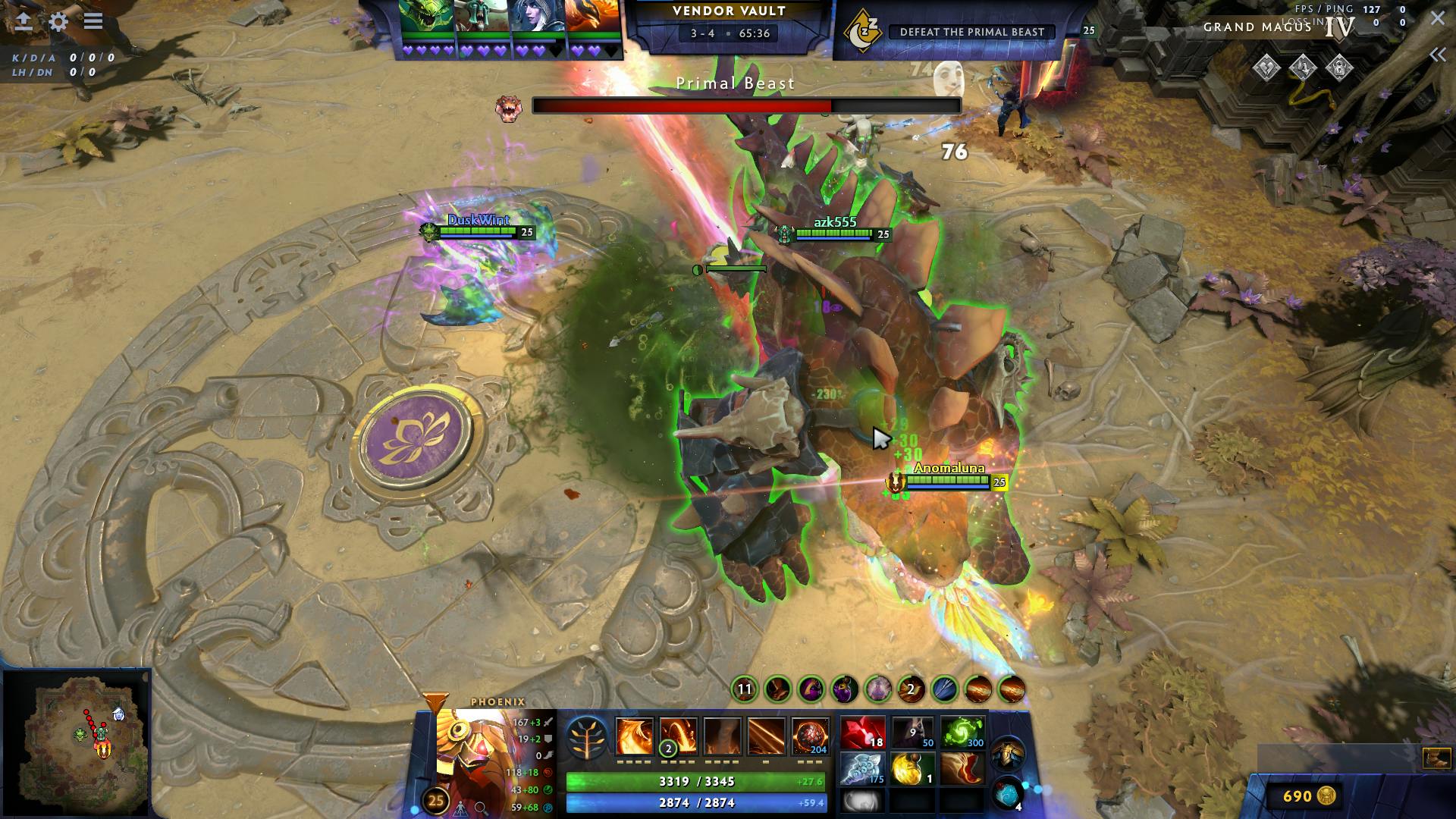The image size is (1456, 819).
Task: Click the Defeat the Primal Beast objective
Action: point(971,32)
